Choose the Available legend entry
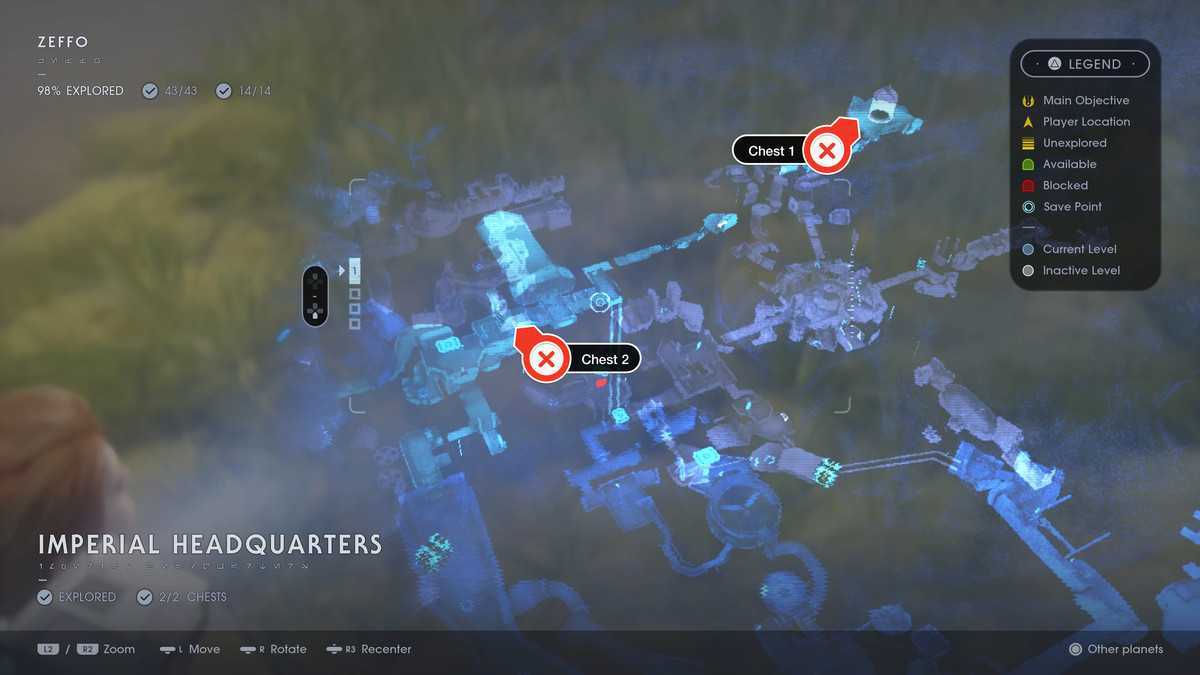 tap(1069, 164)
